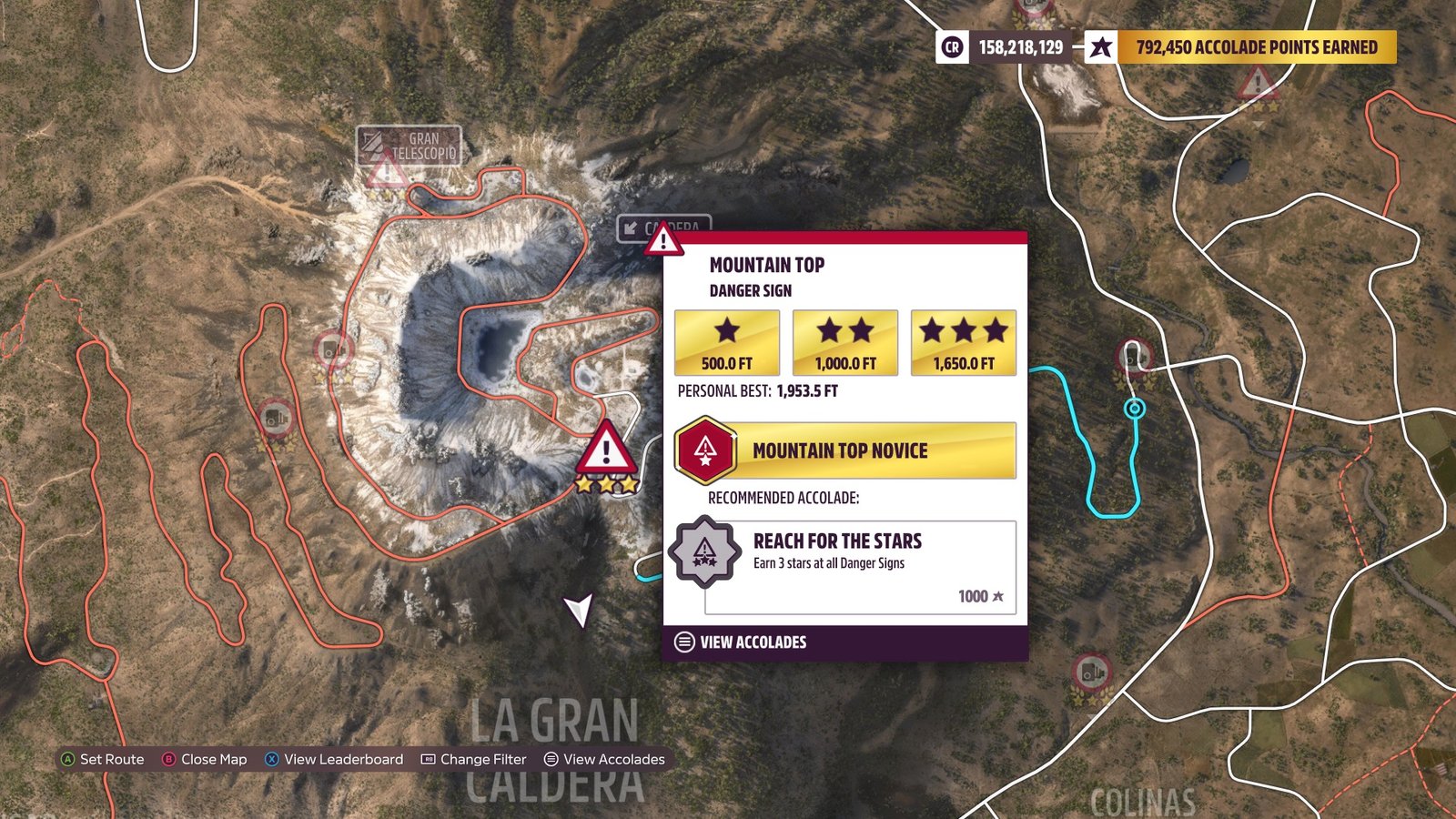
Task: Choose the three-star 1,650.0 FT target tile
Action: coord(963,342)
